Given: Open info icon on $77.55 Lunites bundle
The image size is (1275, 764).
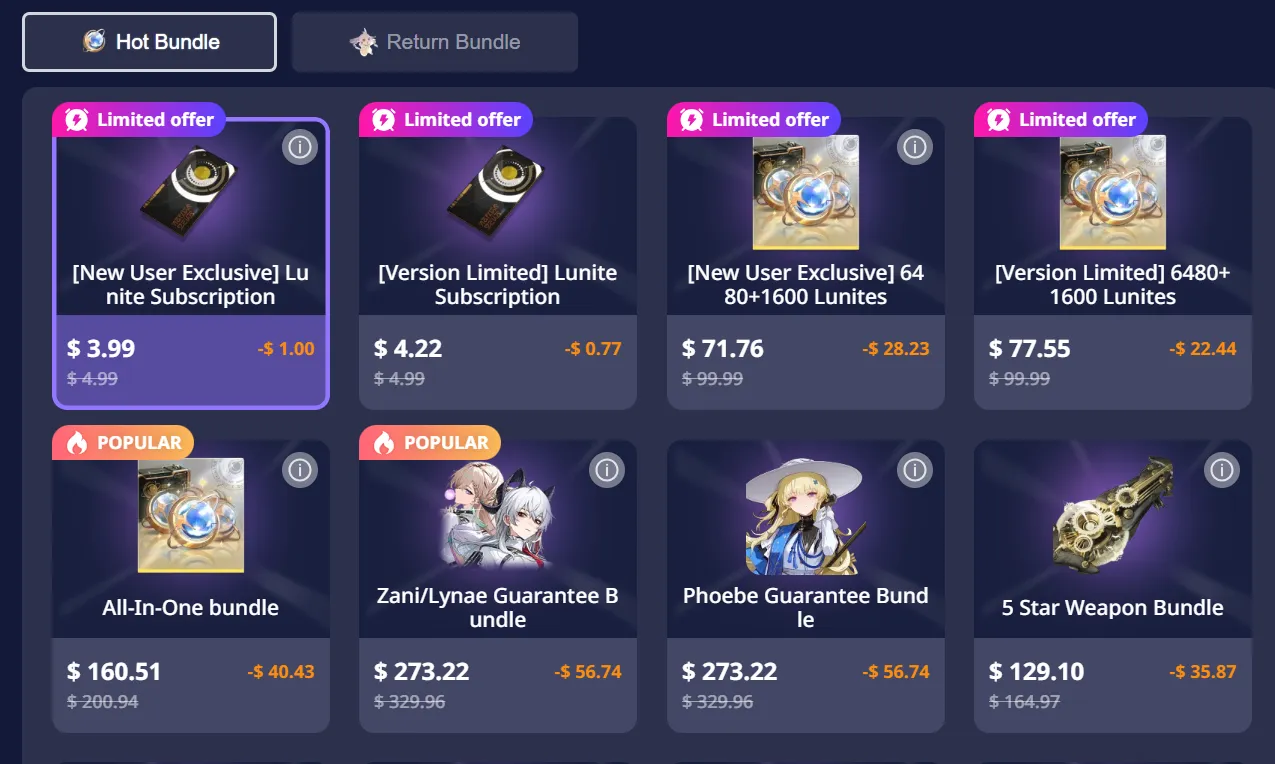Looking at the screenshot, I should pos(1221,147).
